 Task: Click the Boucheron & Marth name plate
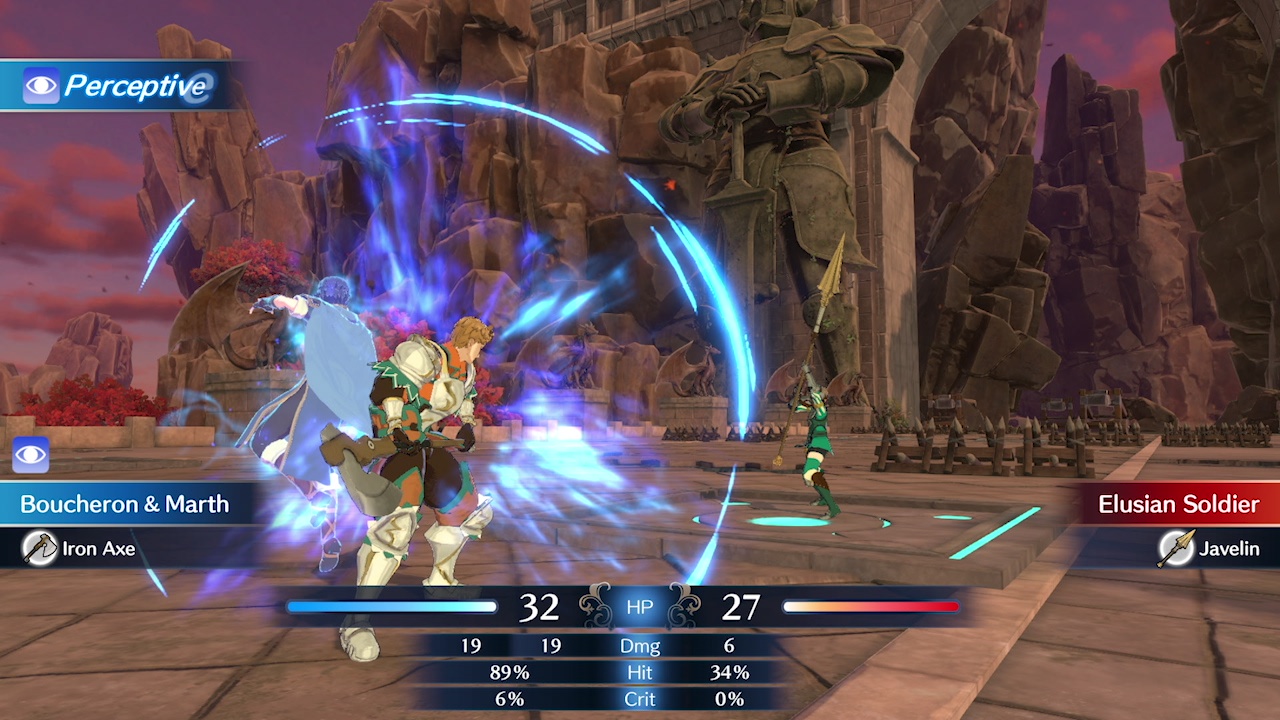coord(124,504)
